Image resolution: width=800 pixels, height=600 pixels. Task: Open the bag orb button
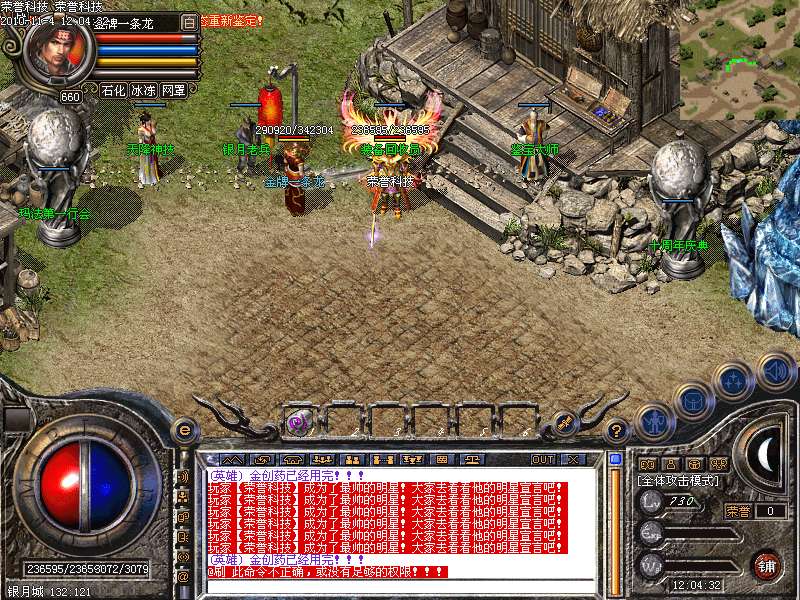pos(693,400)
